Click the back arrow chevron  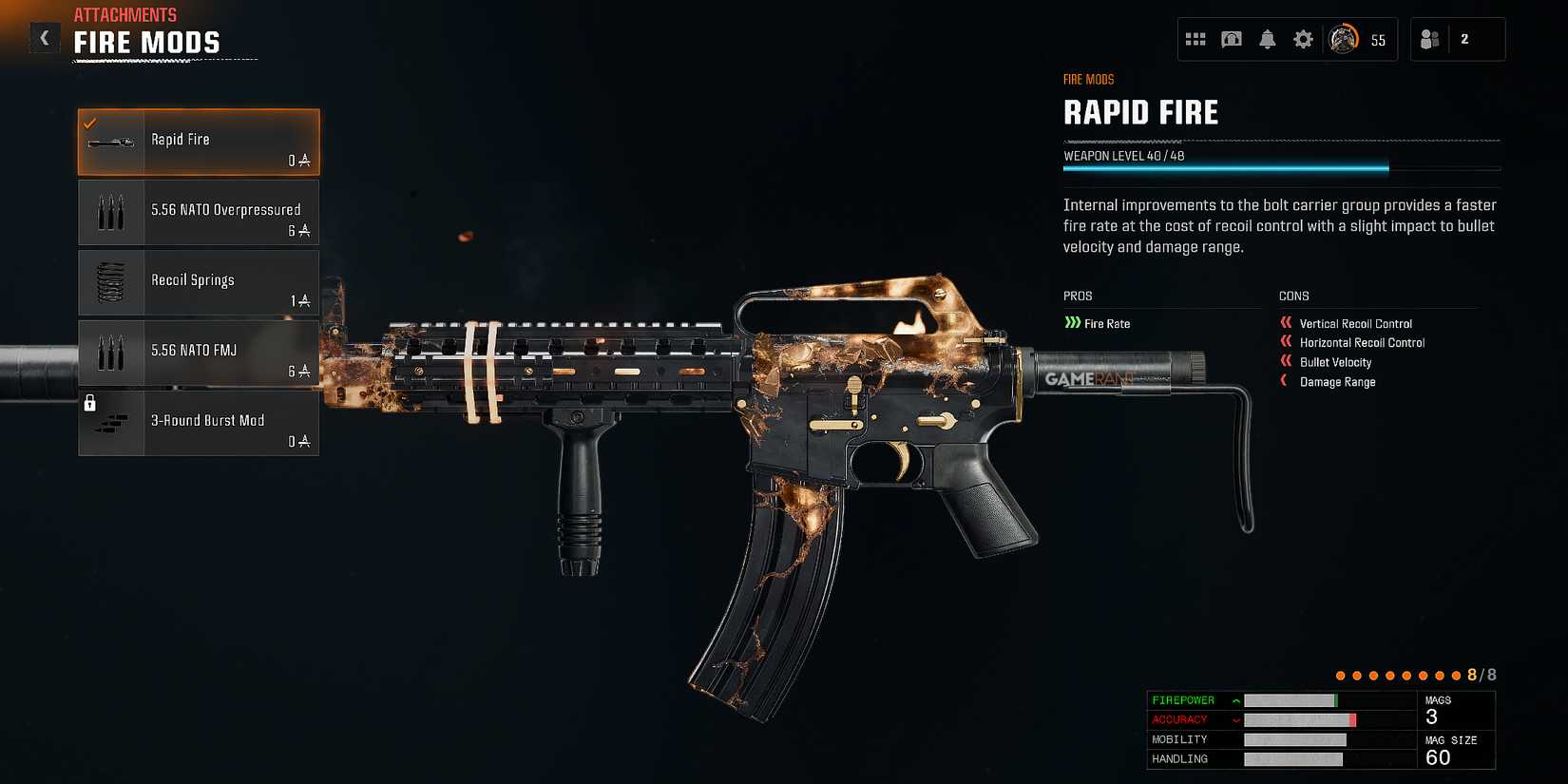tap(44, 38)
